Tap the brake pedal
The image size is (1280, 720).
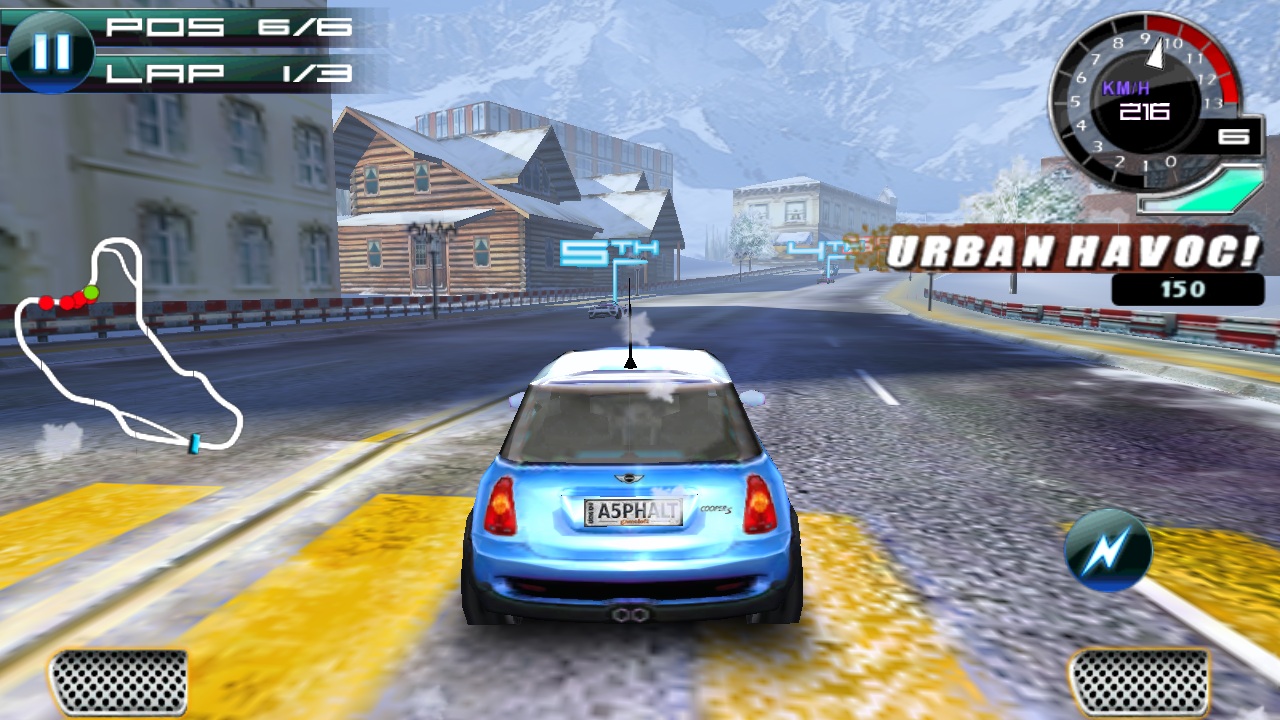pos(118,682)
